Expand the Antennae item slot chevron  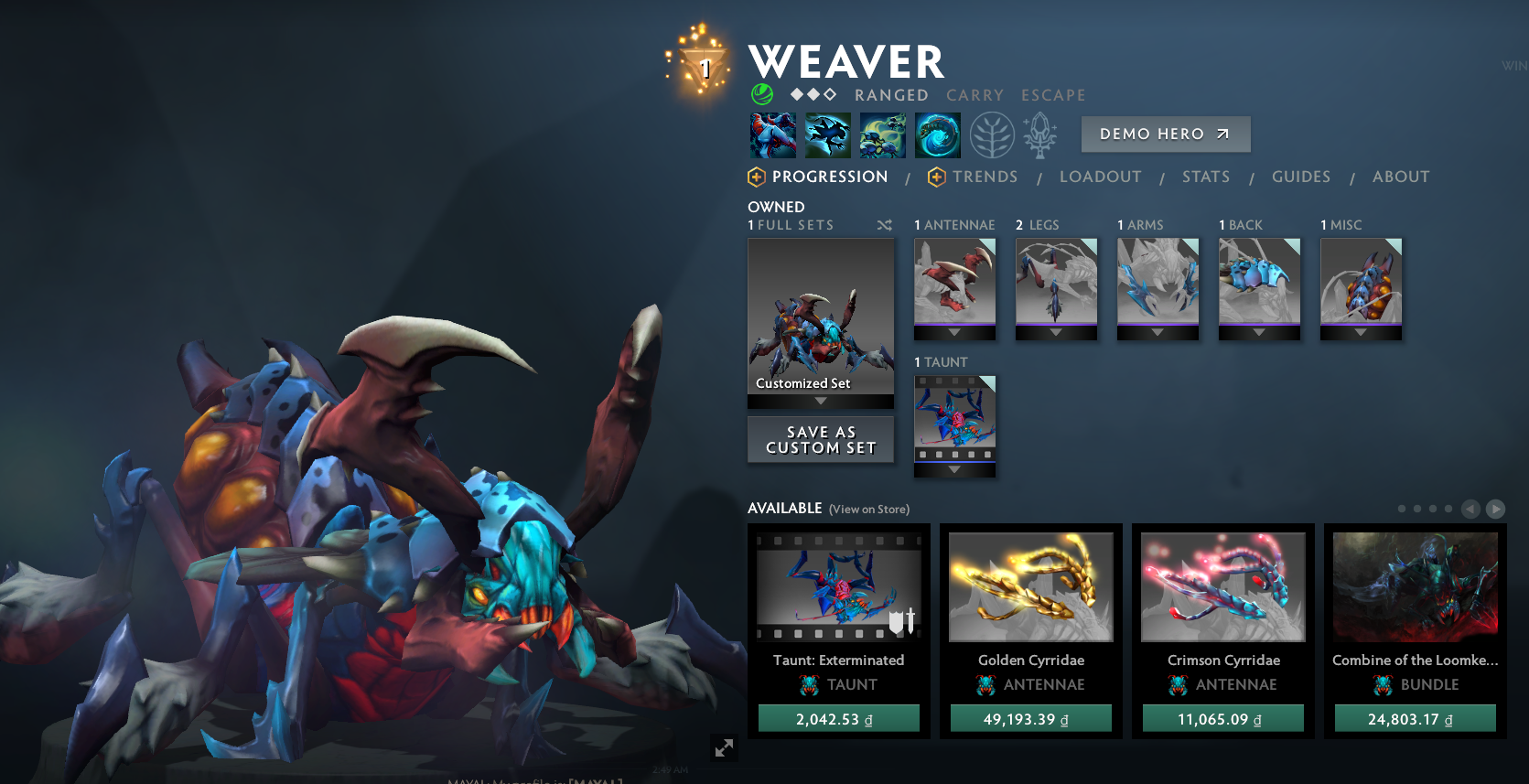954,331
